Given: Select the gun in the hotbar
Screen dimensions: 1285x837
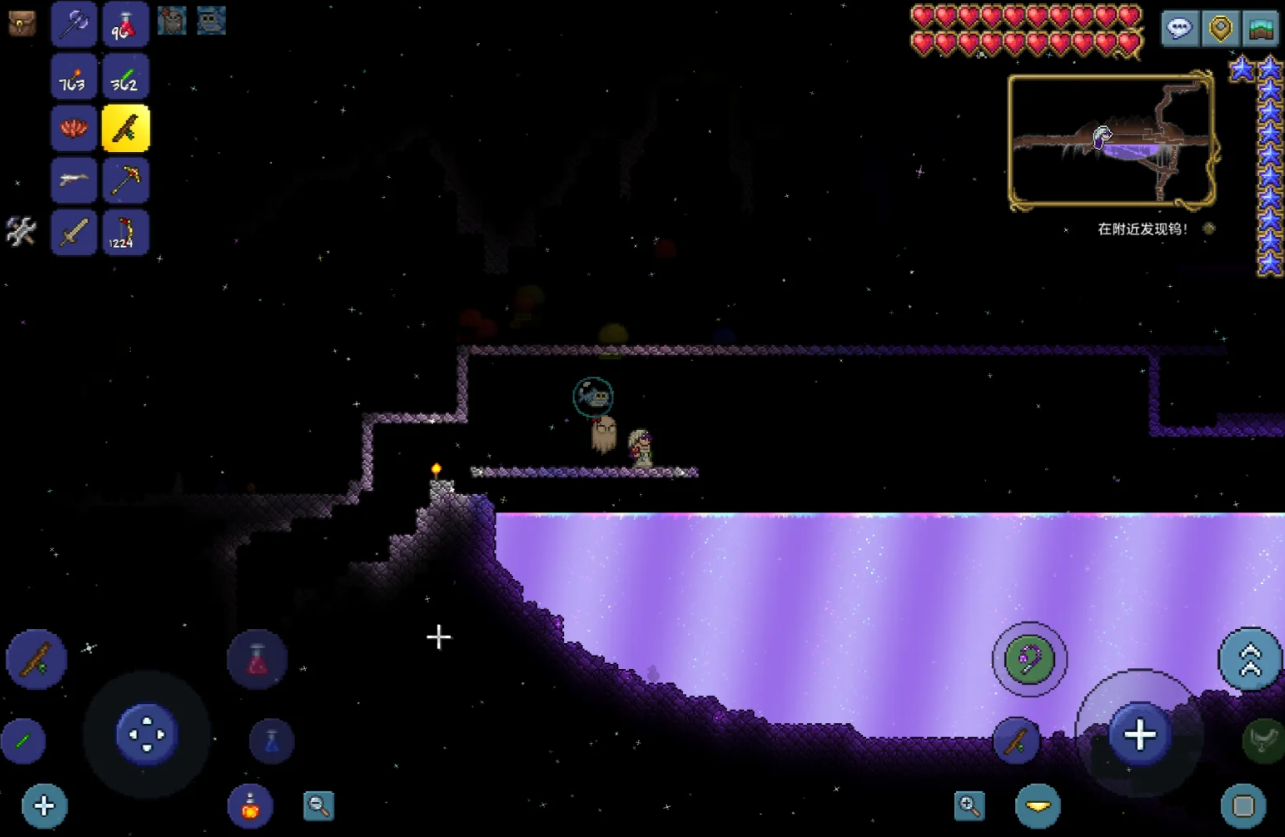Looking at the screenshot, I should (x=74, y=180).
